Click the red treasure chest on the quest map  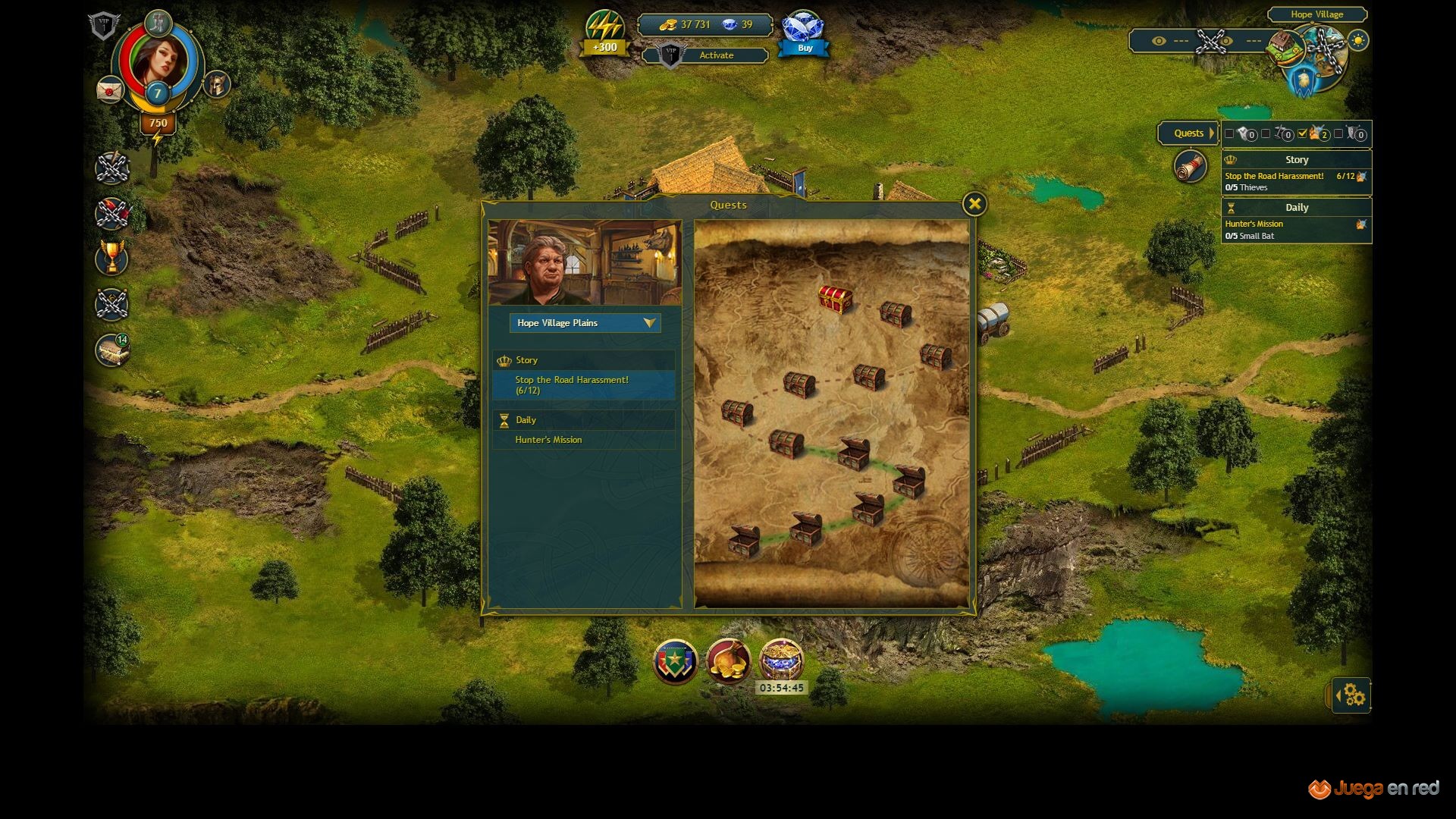point(835,299)
